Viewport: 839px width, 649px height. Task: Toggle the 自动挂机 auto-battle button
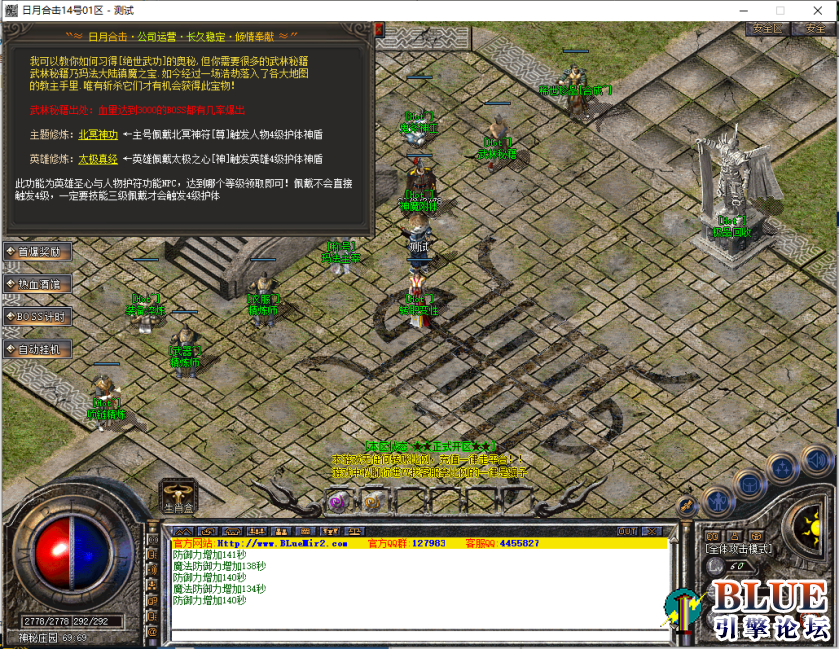pos(38,349)
